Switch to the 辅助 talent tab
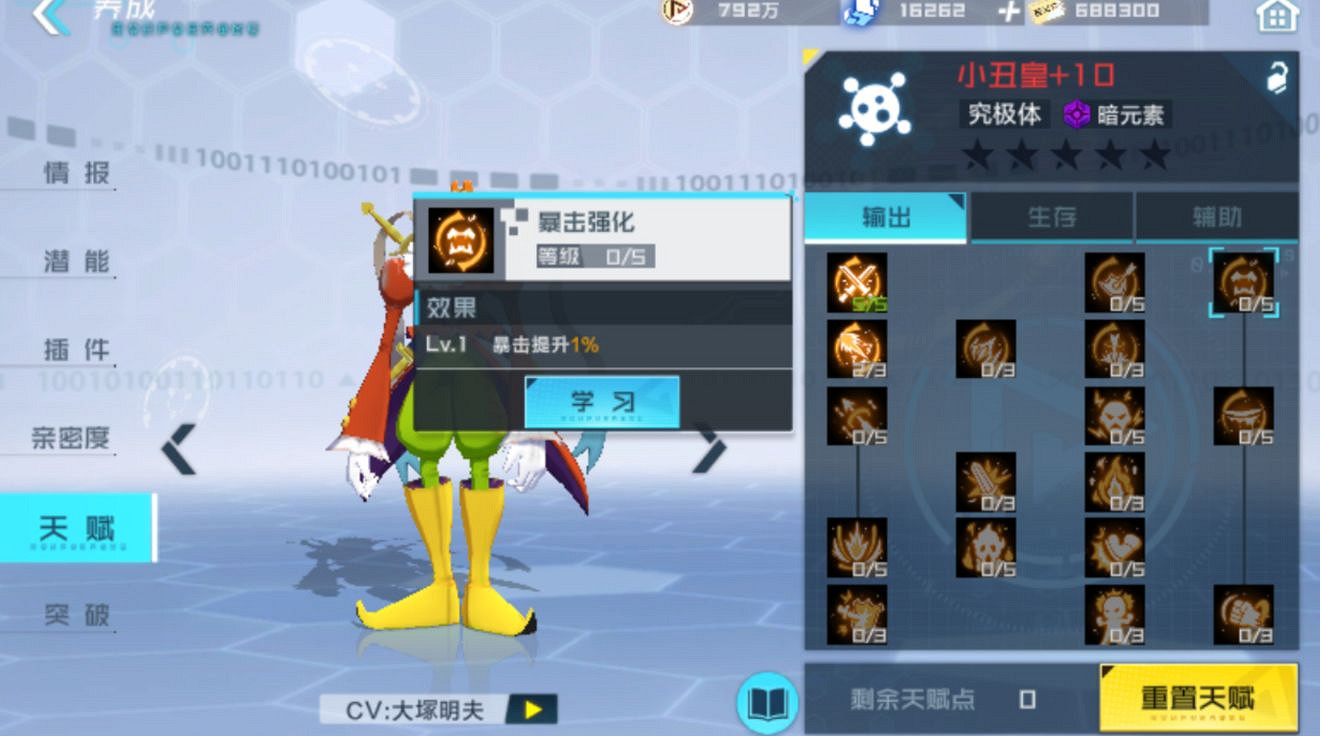This screenshot has width=1320, height=736. tap(1218, 218)
